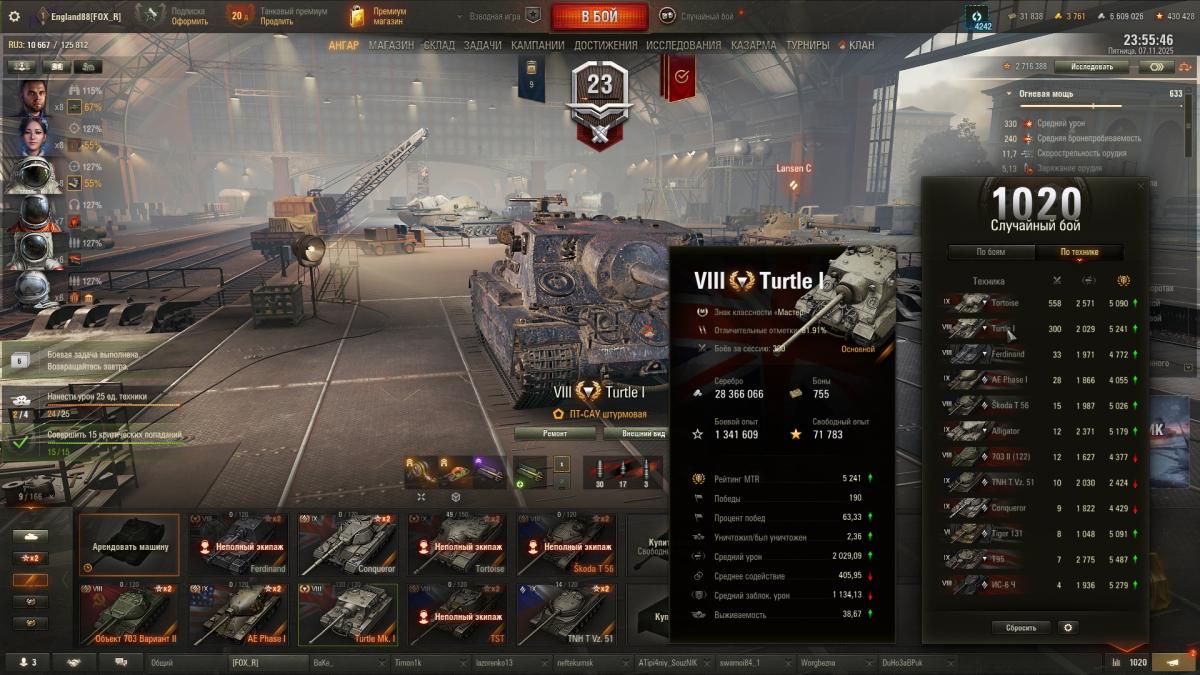Open the КАЗАРМА barracks menu
Viewport: 1200px width, 675px height.
tap(753, 45)
